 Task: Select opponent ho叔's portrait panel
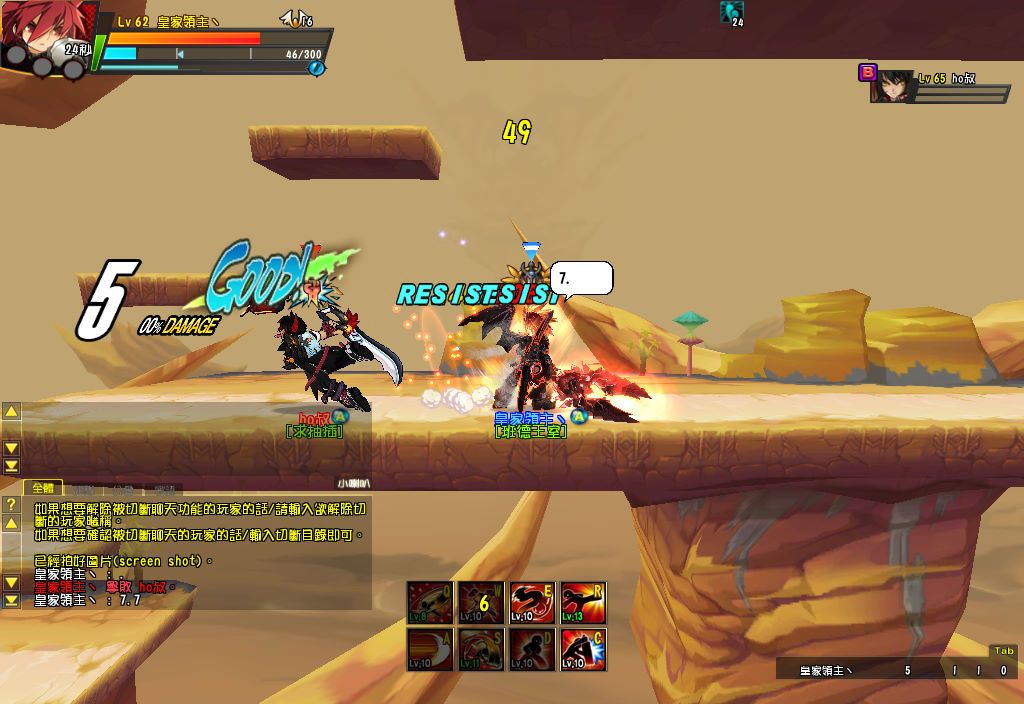click(894, 88)
